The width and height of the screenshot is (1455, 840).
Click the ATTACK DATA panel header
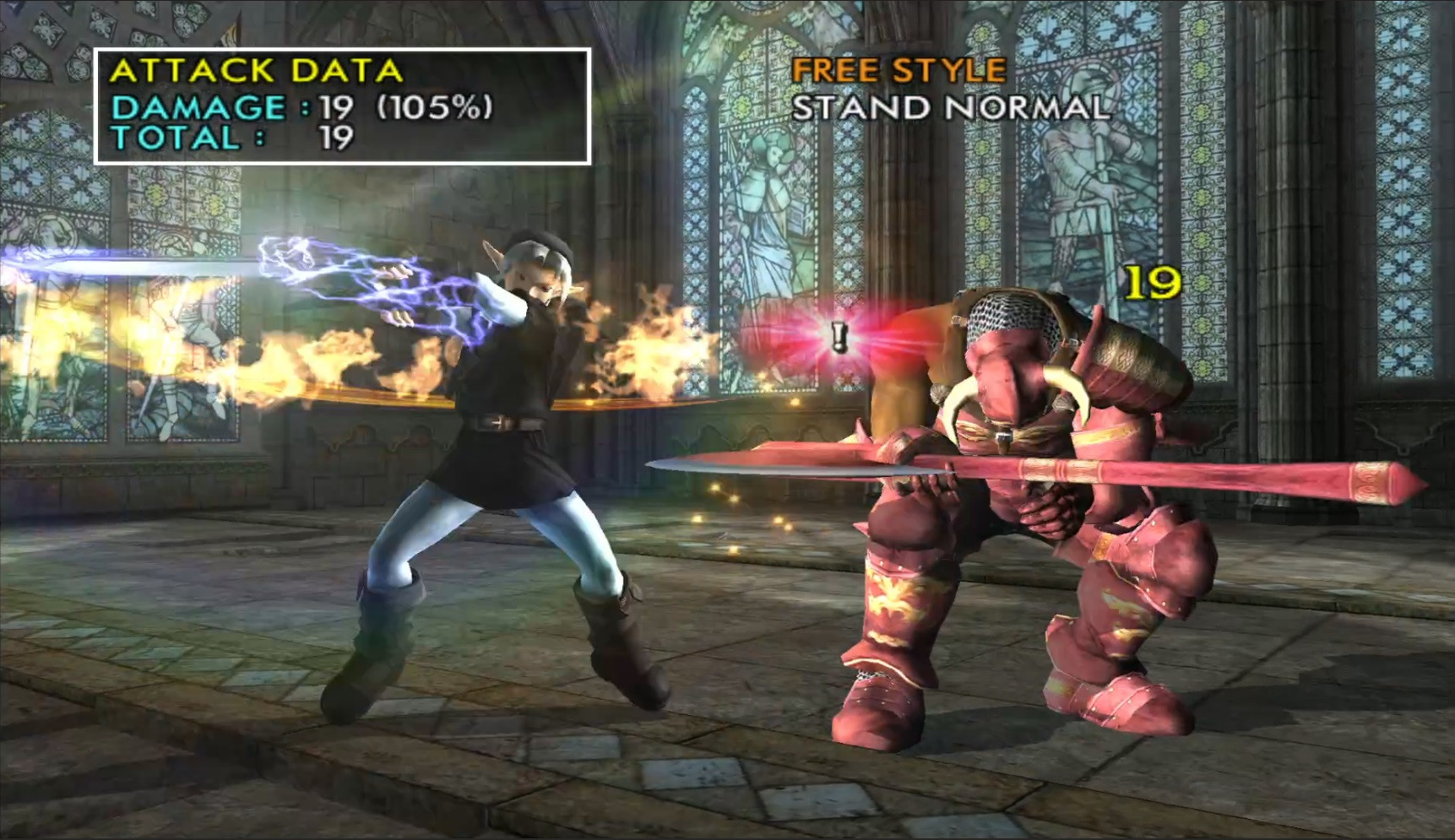tap(258, 73)
